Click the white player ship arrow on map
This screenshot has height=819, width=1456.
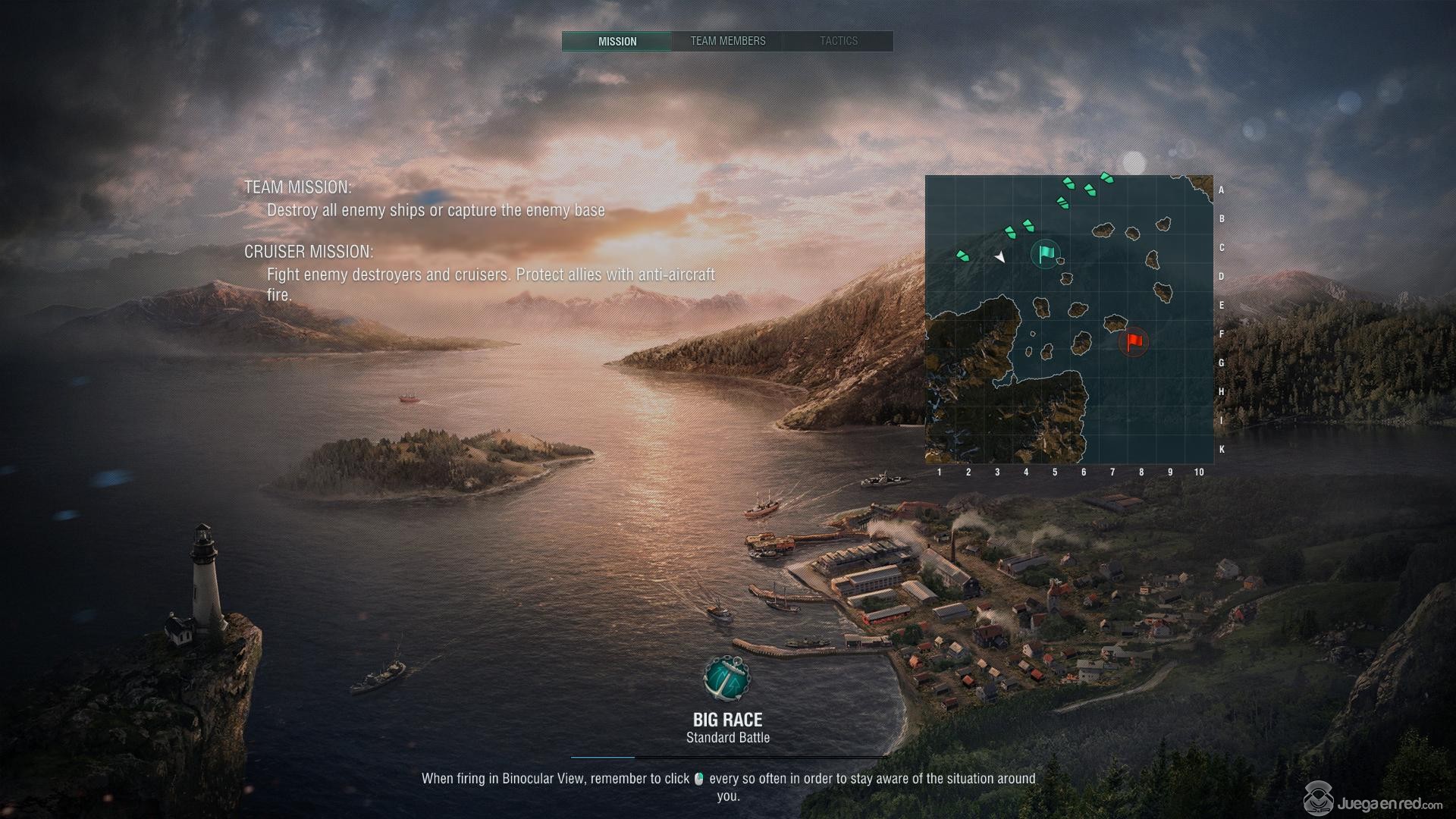(x=1000, y=258)
